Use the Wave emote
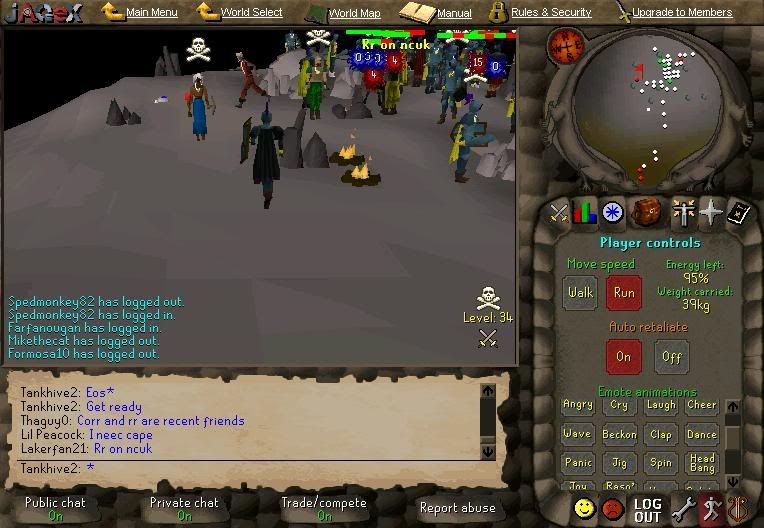Image resolution: width=764 pixels, height=528 pixels. pyautogui.click(x=577, y=434)
